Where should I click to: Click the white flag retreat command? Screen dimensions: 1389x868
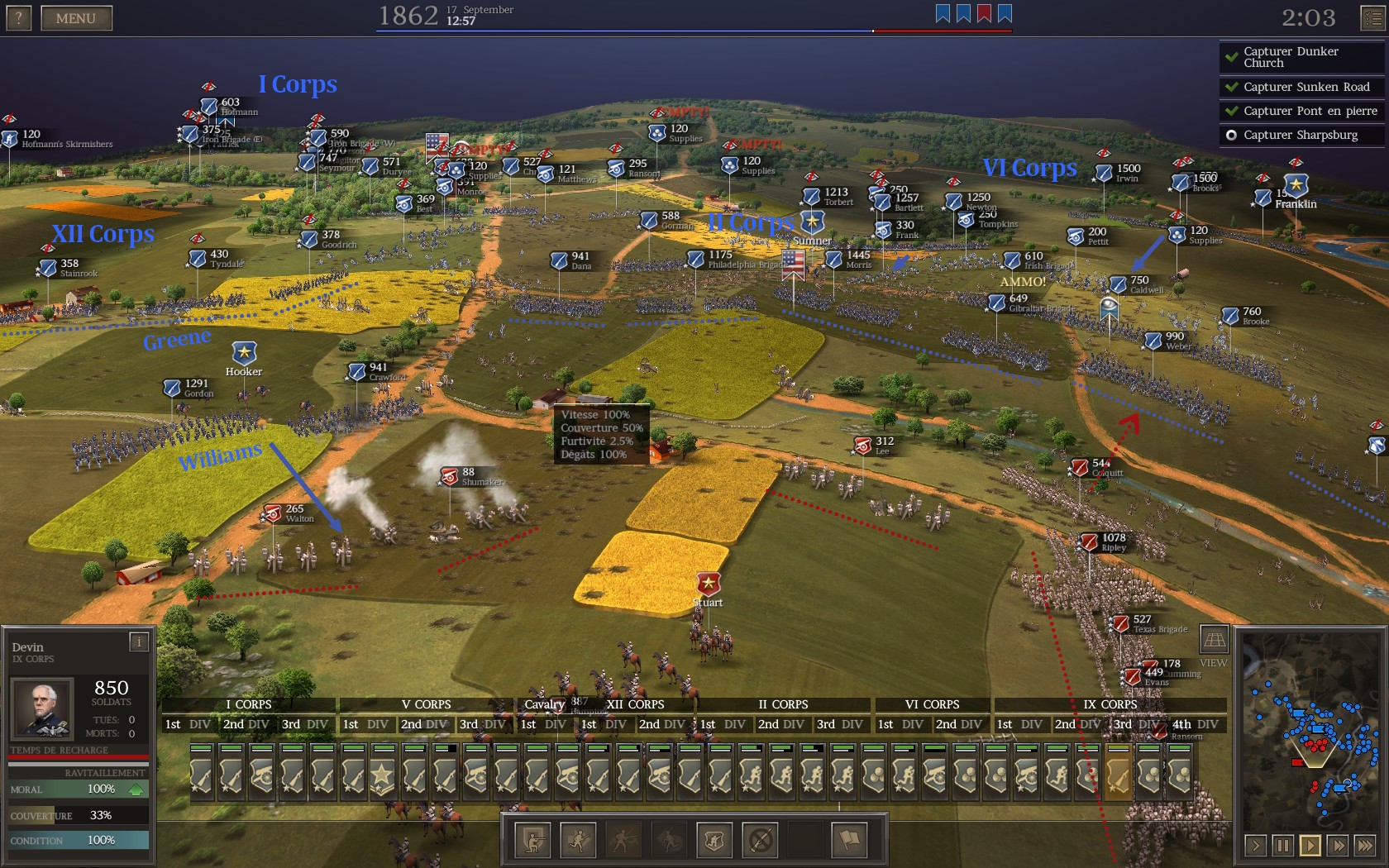[849, 841]
